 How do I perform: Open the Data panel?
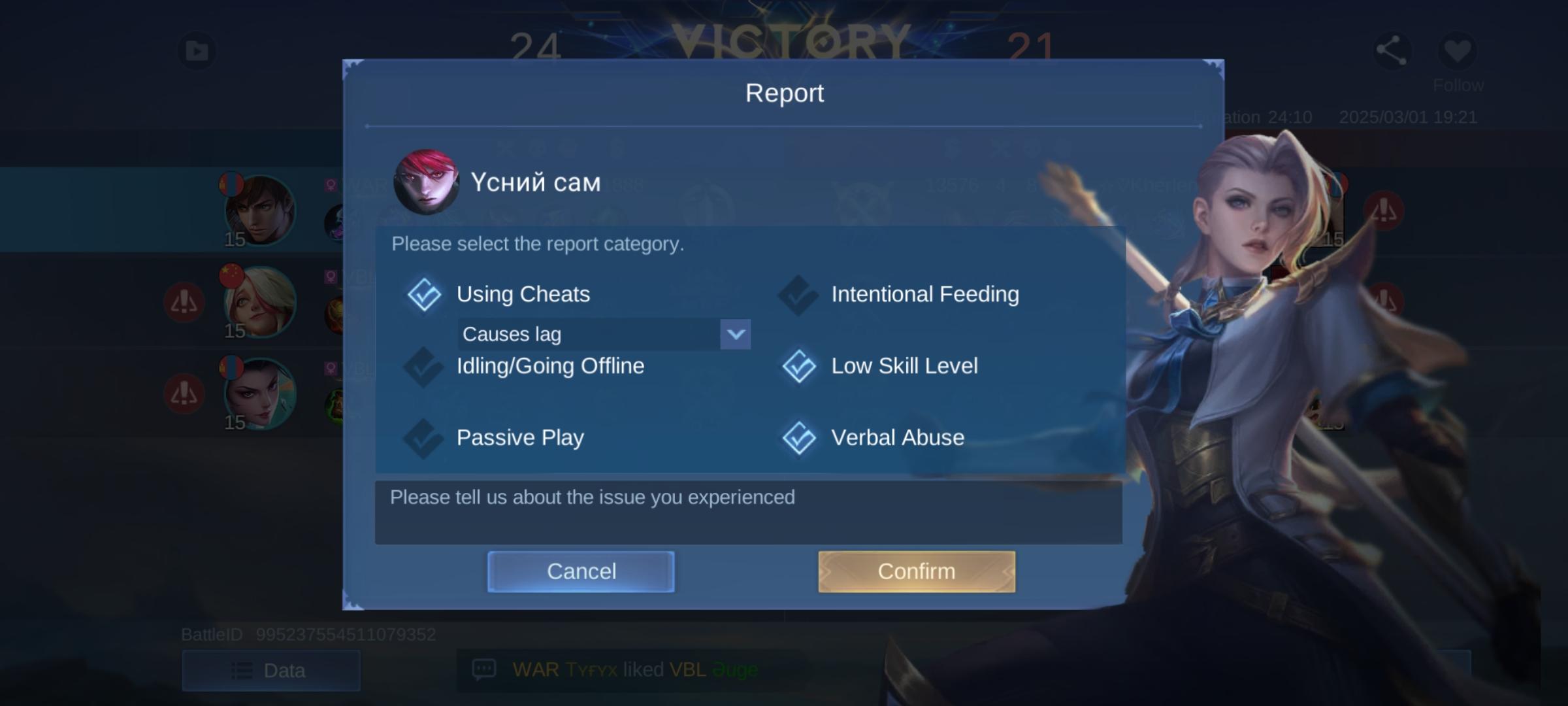point(272,670)
